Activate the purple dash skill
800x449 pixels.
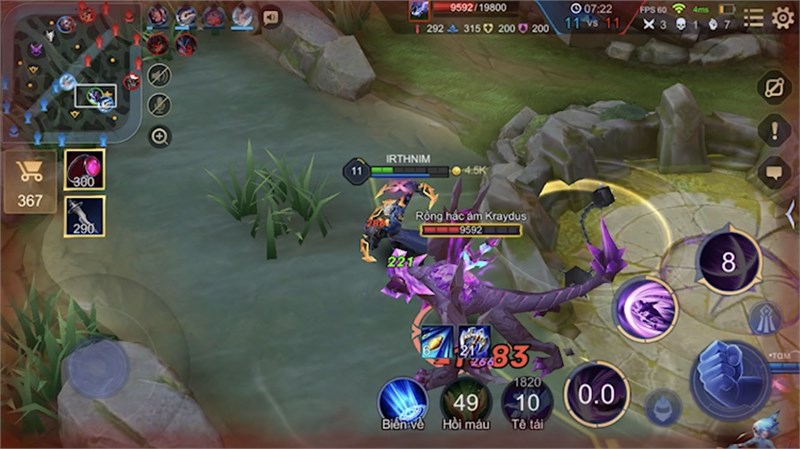click(x=645, y=307)
